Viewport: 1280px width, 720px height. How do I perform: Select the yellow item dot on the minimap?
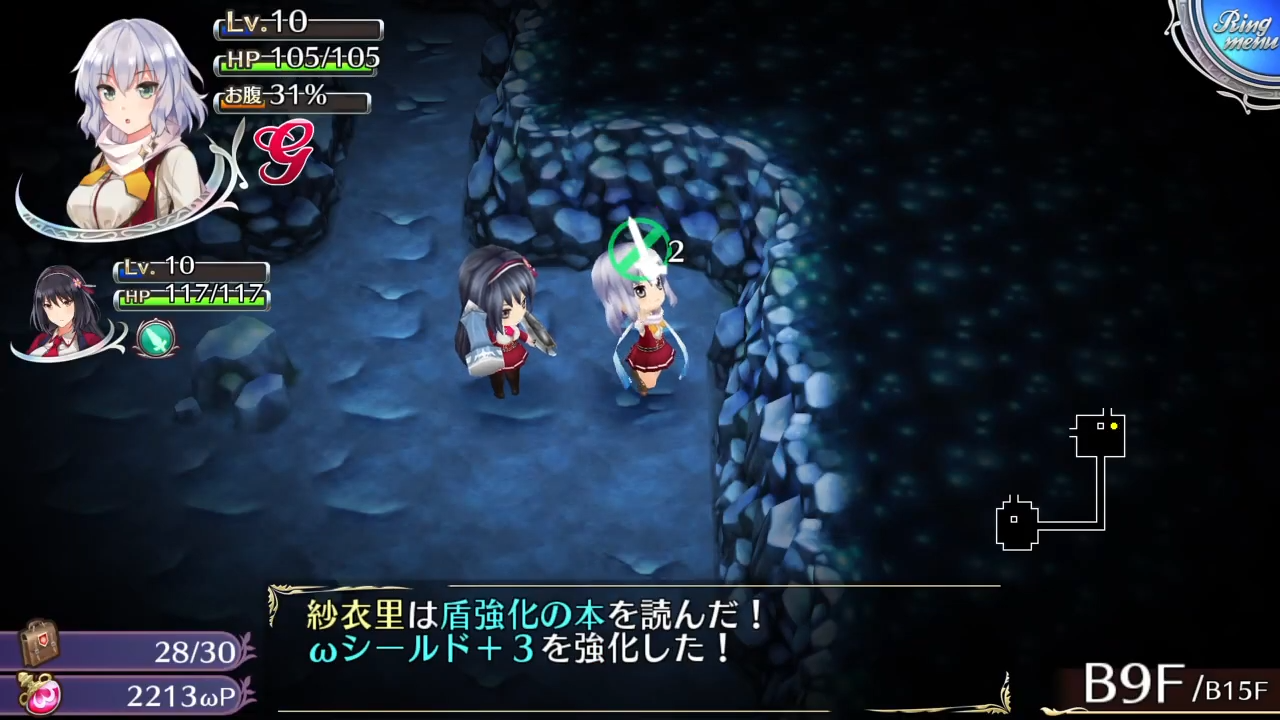[x=1114, y=426]
